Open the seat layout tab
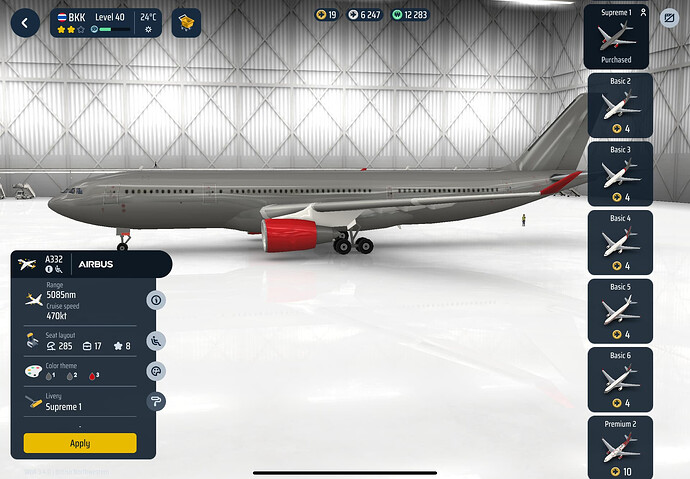 point(156,340)
